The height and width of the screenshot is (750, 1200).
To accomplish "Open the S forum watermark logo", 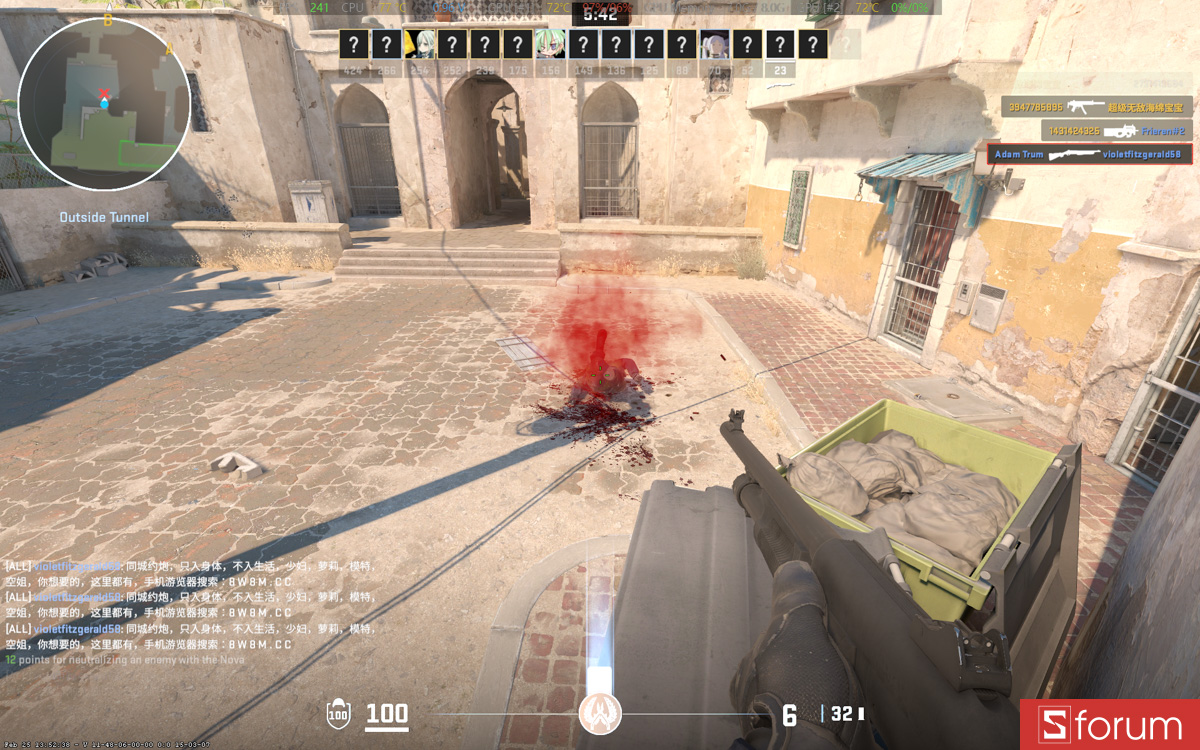I will click(1110, 725).
